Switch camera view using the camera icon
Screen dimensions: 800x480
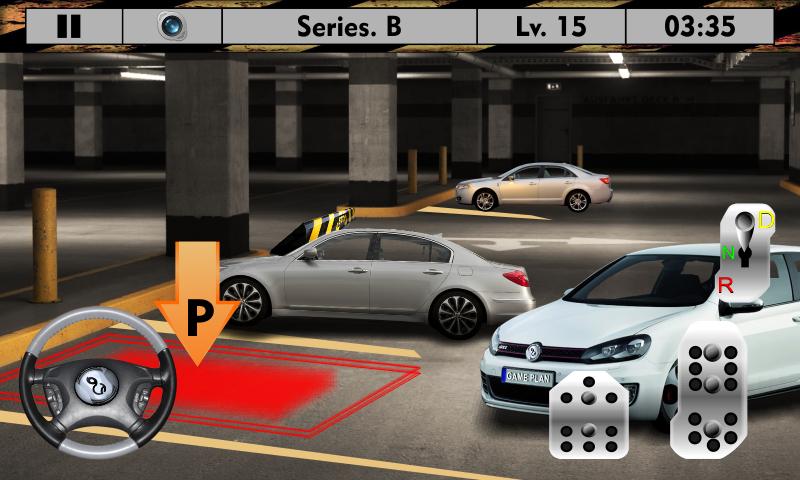[172, 27]
